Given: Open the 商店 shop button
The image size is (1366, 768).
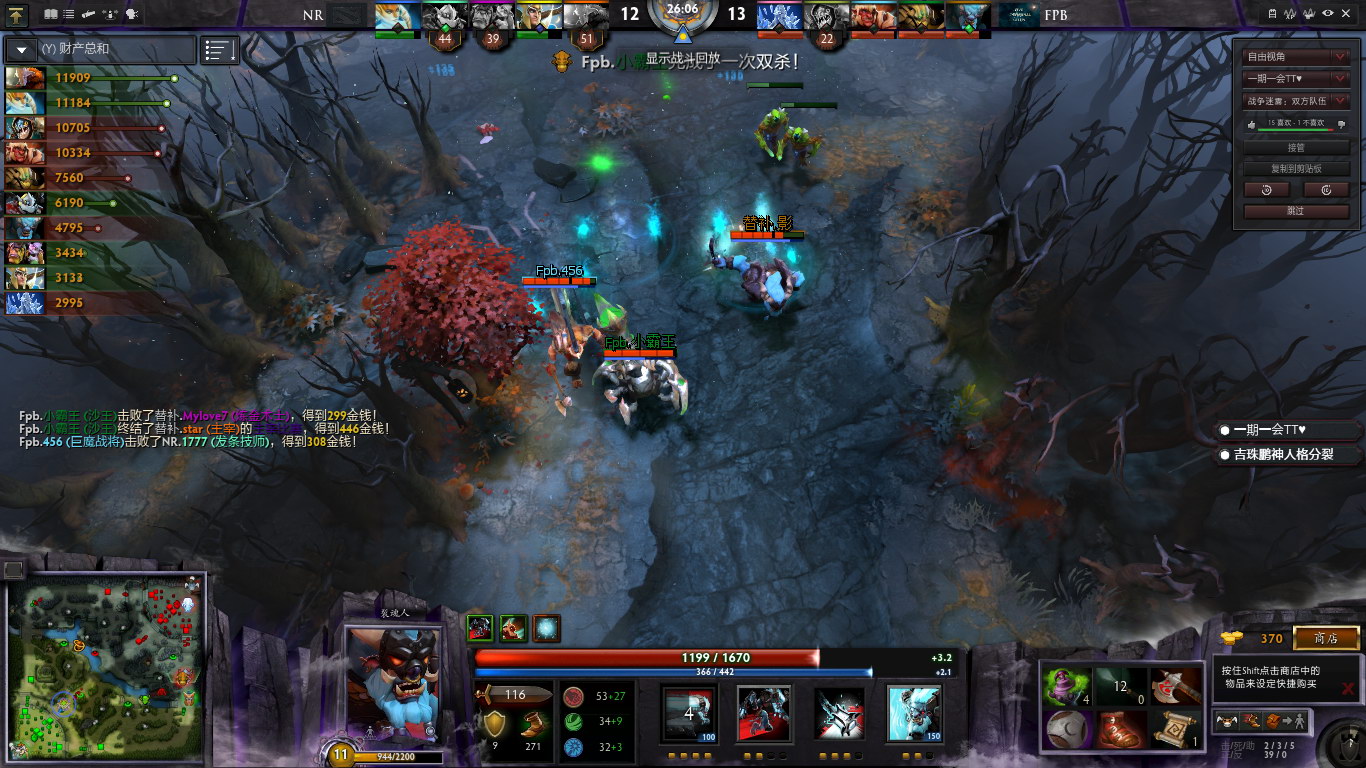Looking at the screenshot, I should tap(1326, 638).
